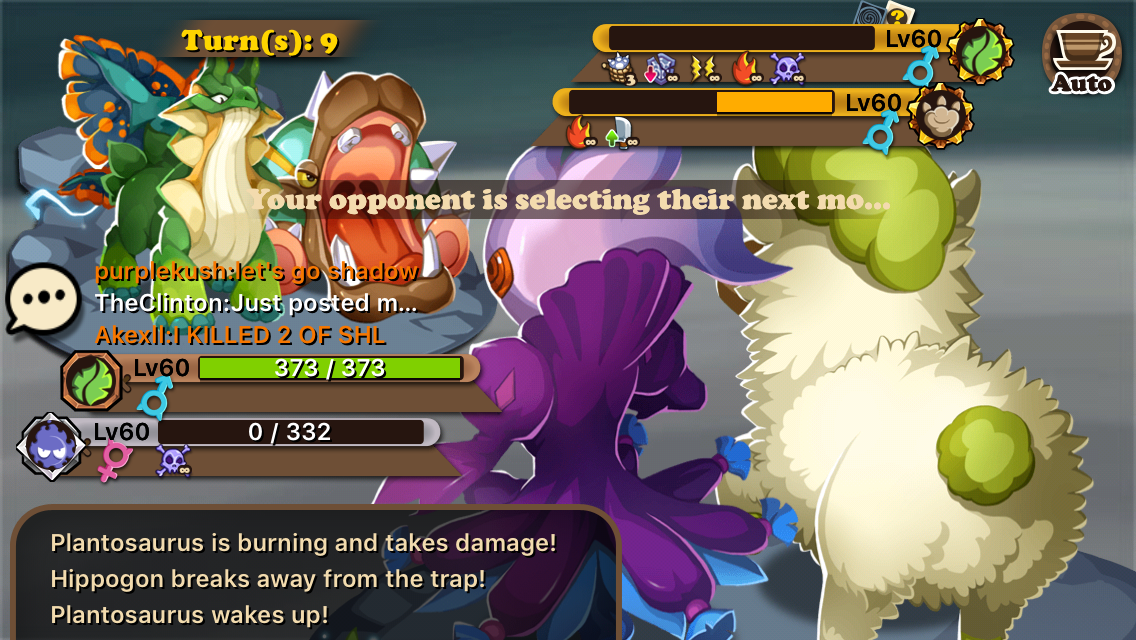View the skull status on your ghost monster
1136x640 pixels.
pos(173,461)
